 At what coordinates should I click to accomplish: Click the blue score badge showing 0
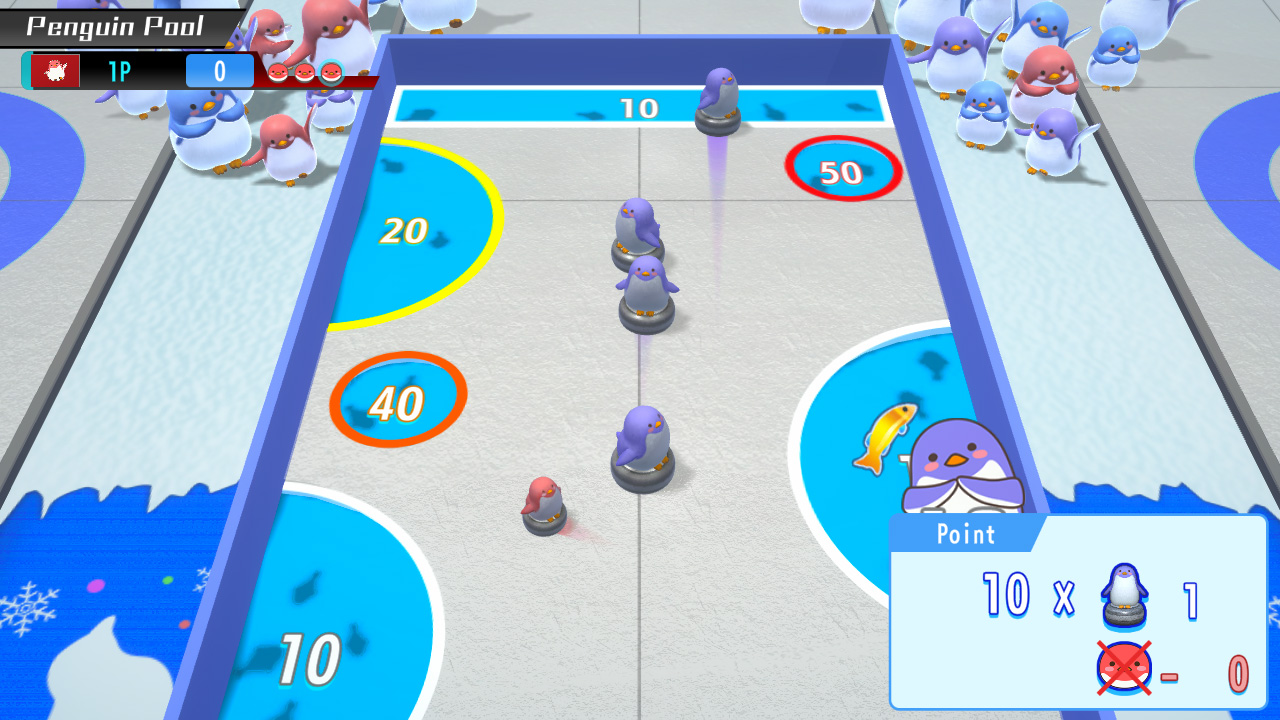[218, 70]
